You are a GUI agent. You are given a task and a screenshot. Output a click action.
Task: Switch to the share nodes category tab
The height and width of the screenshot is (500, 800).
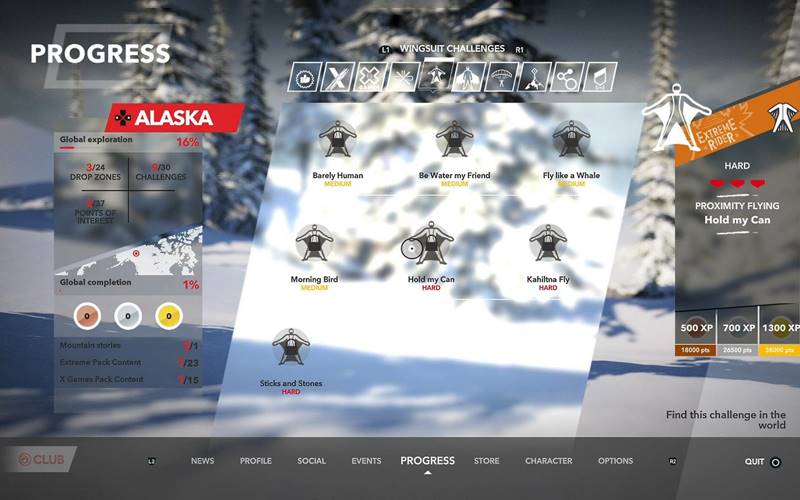coord(568,77)
